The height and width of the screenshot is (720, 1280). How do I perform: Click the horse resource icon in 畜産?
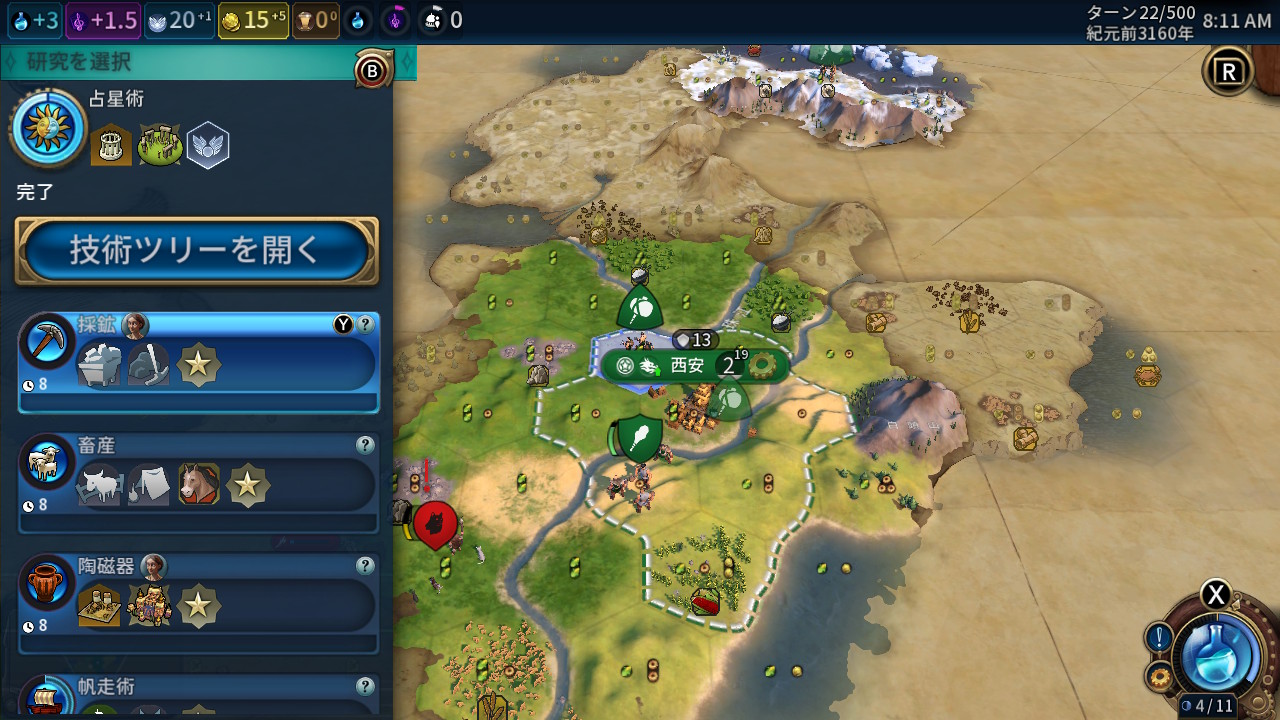pyautogui.click(x=198, y=485)
